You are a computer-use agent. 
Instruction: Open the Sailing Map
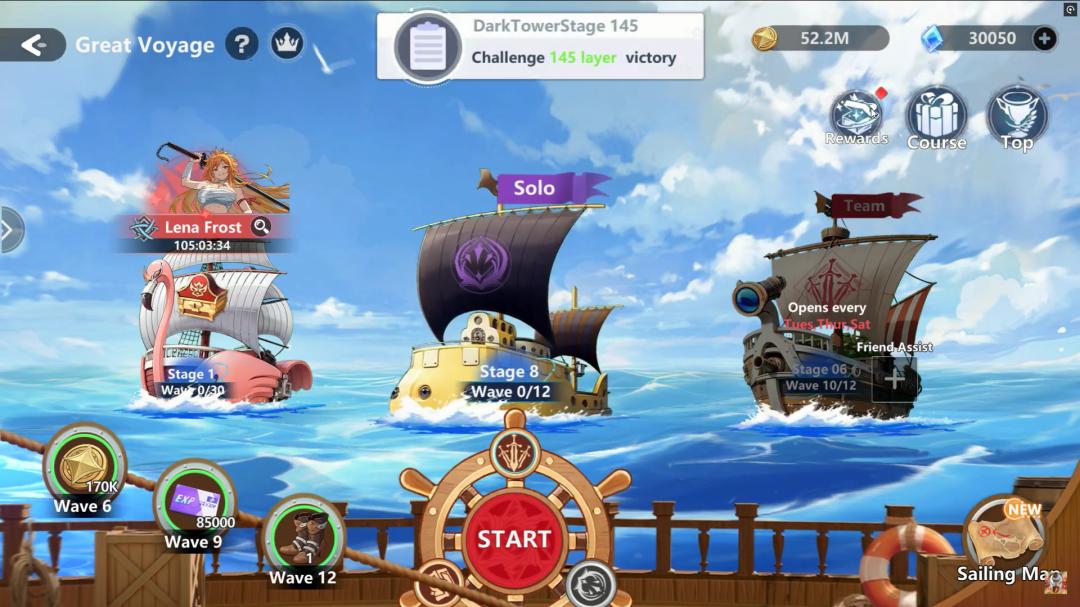point(1003,542)
